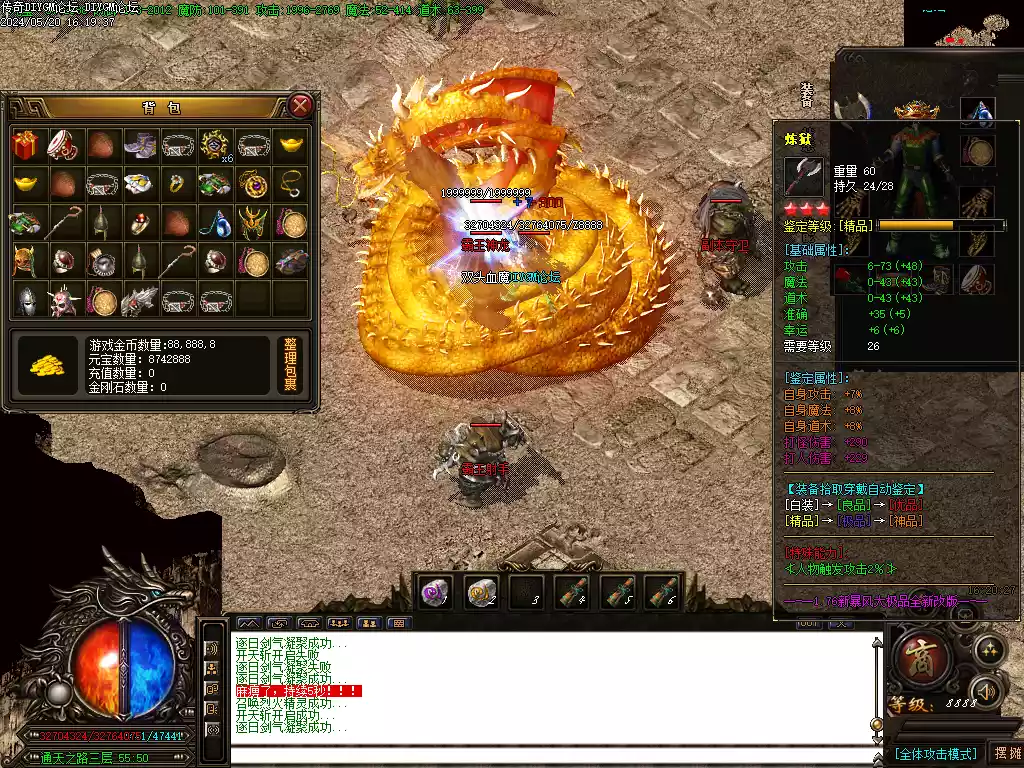Image resolution: width=1024 pixels, height=768 pixels.
Task: Pick the red war drum item in the bag
Action: point(63,145)
